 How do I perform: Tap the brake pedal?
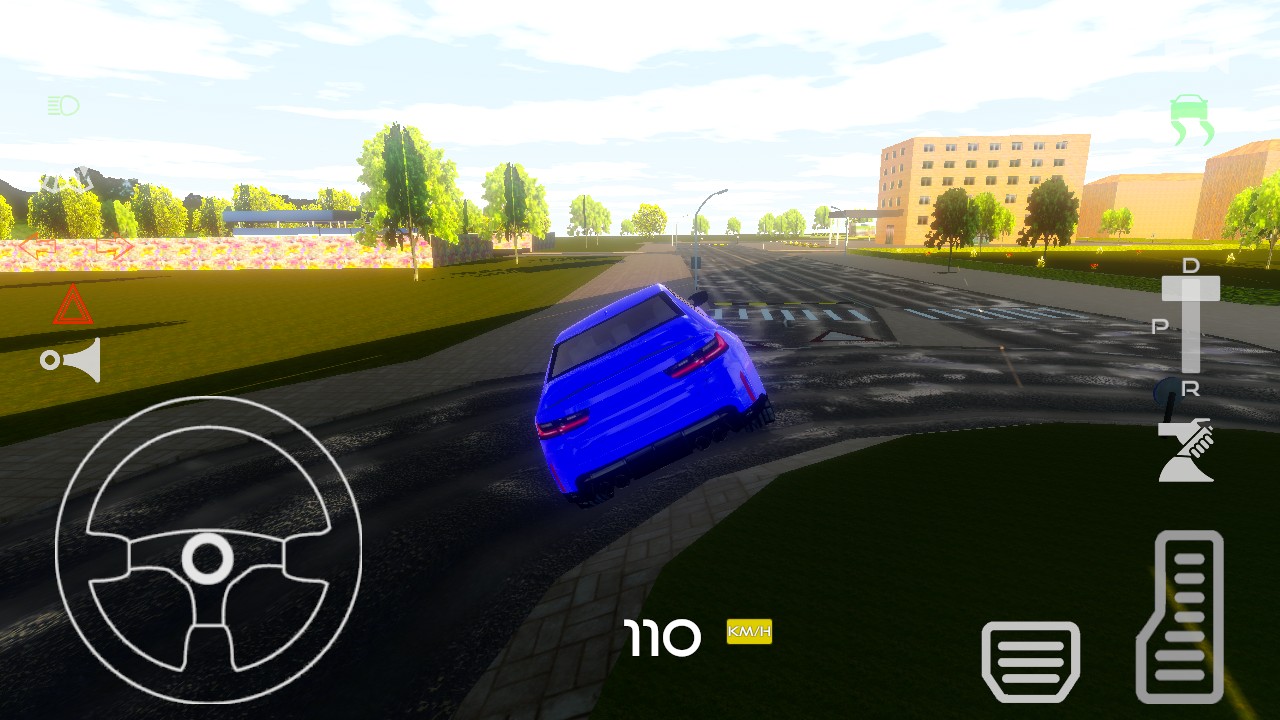point(1031,661)
